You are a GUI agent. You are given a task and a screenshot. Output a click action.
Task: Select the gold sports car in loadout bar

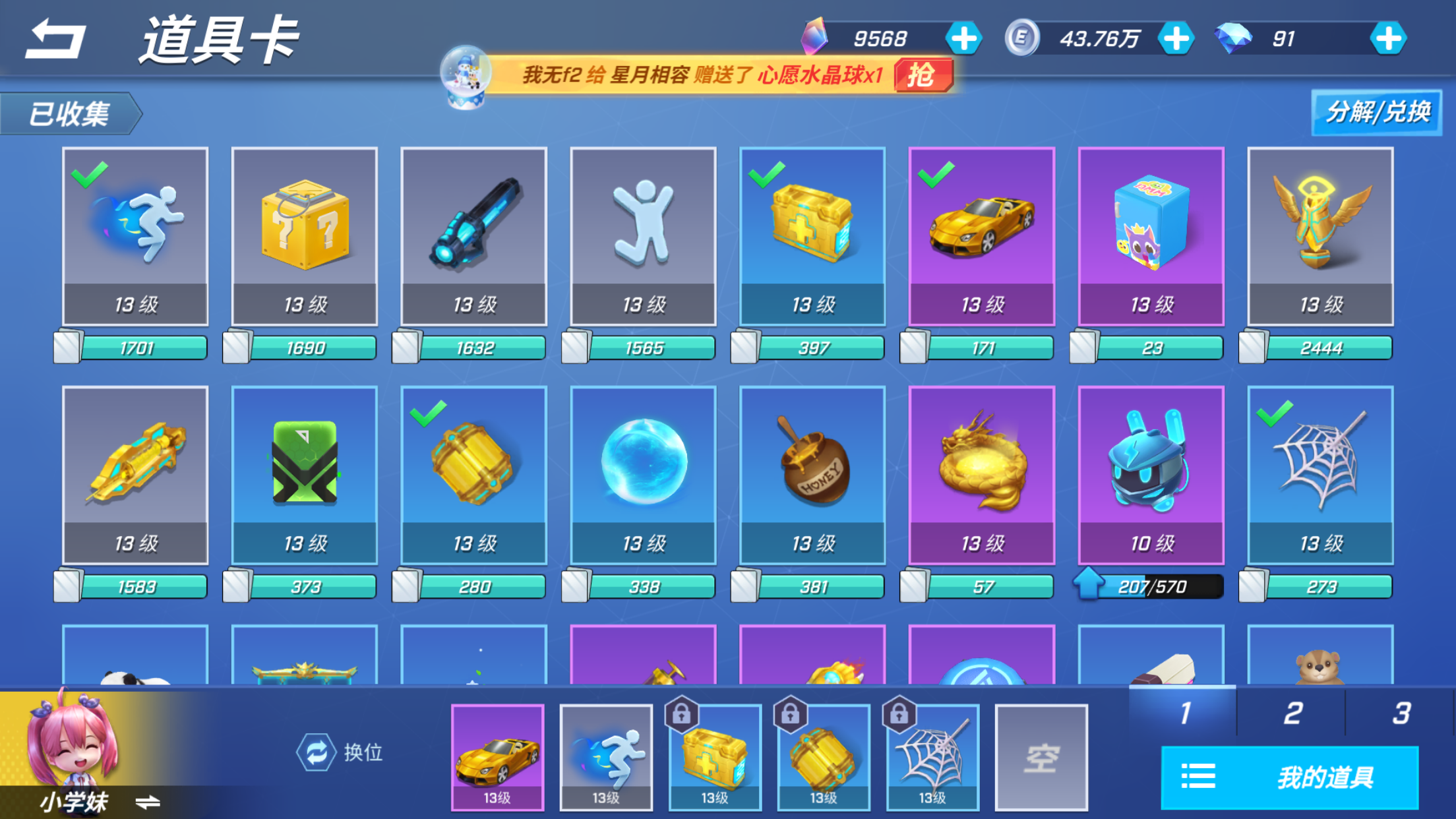pyautogui.click(x=497, y=757)
